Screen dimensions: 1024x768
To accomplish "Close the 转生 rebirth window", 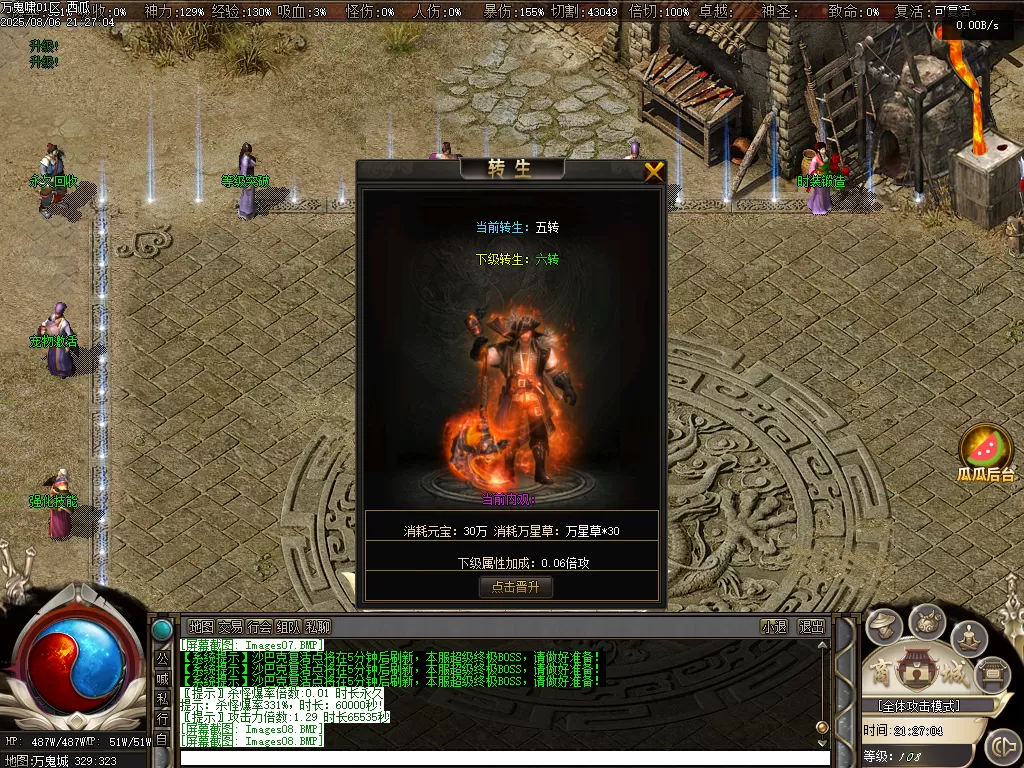I will (x=654, y=172).
